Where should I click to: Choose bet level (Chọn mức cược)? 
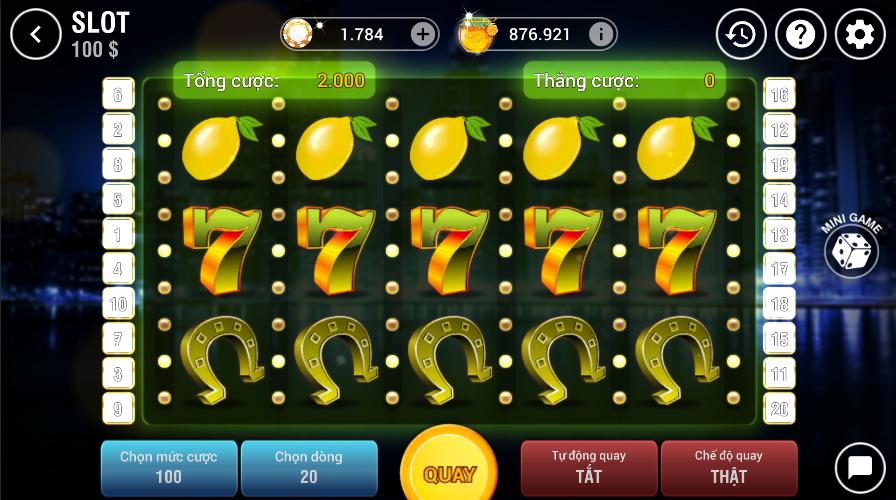pyautogui.click(x=169, y=467)
